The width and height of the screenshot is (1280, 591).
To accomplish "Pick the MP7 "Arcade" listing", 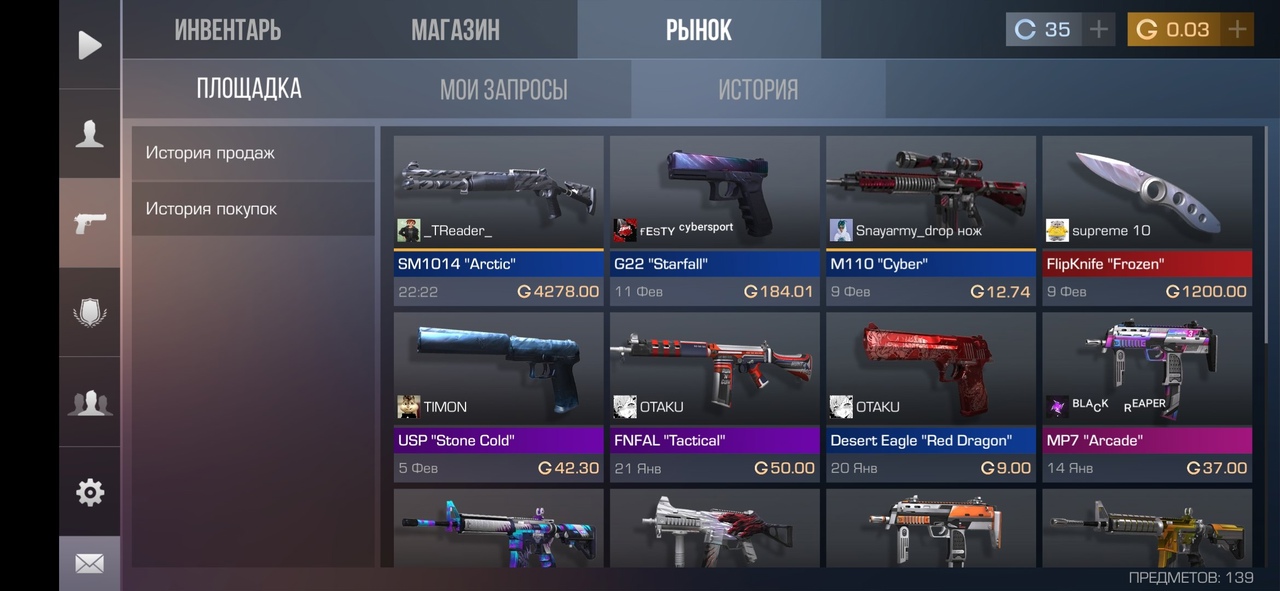I will pos(1147,397).
